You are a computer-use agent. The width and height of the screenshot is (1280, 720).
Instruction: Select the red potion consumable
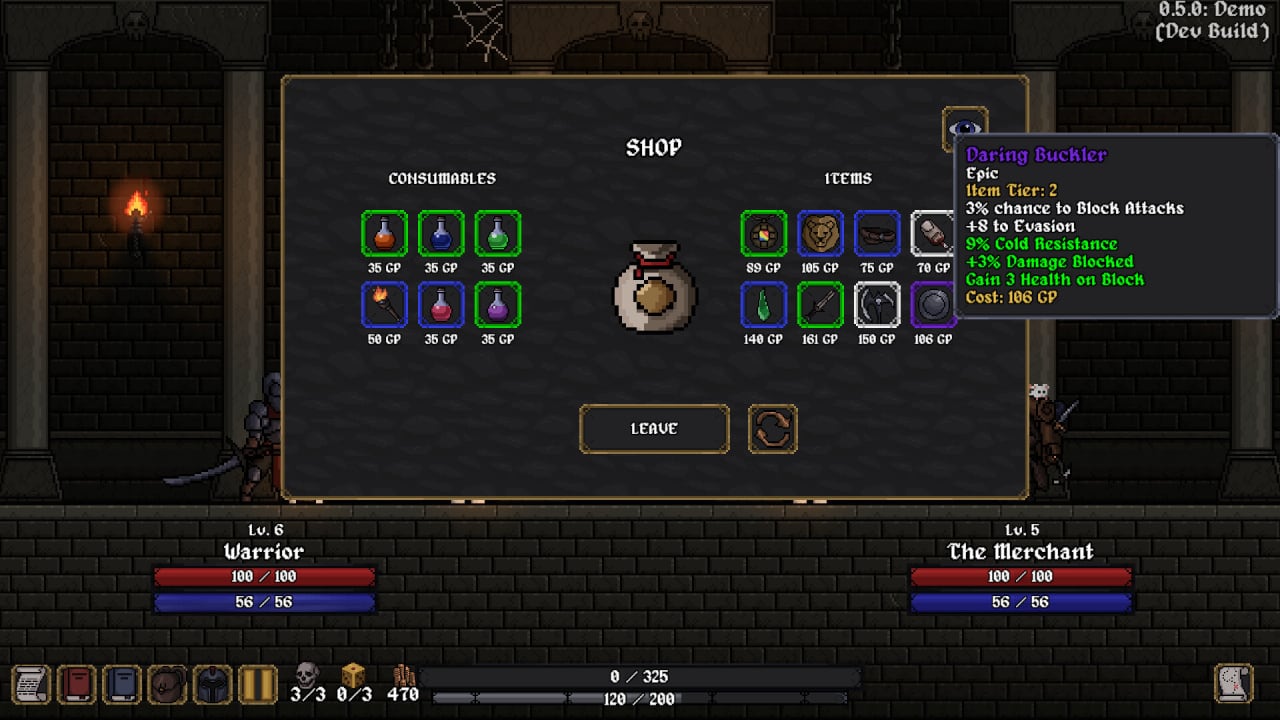441,305
